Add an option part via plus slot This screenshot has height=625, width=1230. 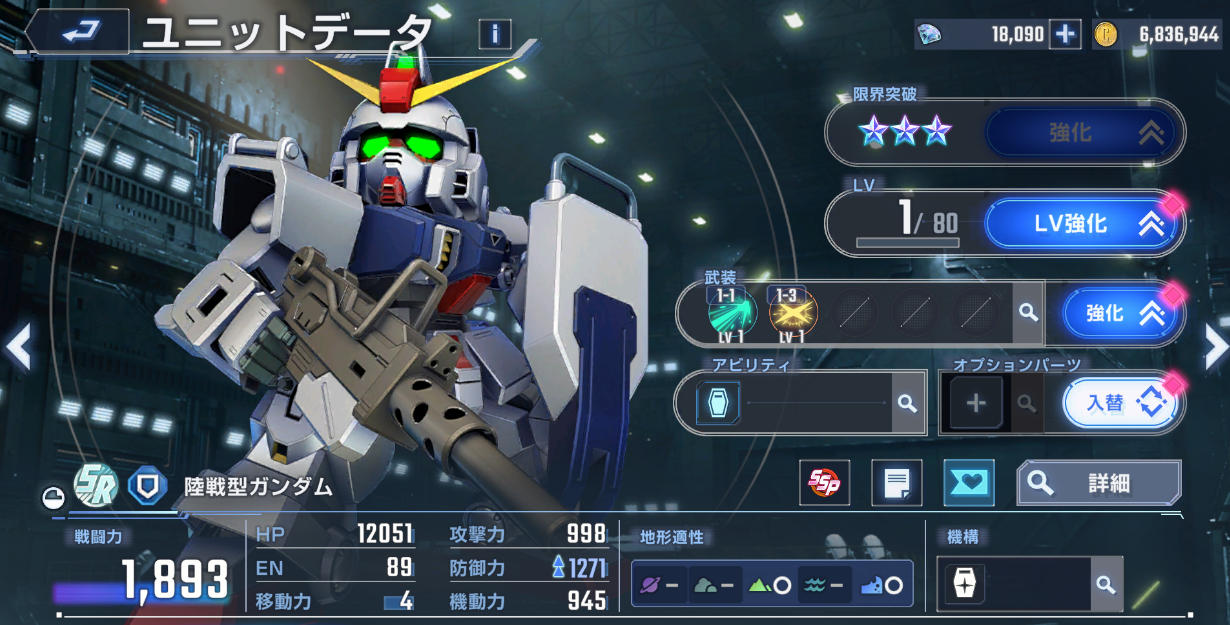tap(976, 403)
